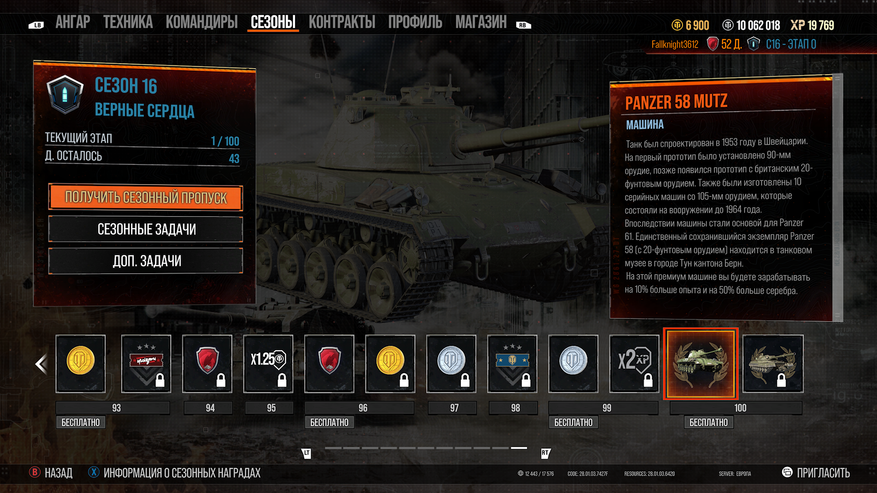Select the highlighted tank reward at stage 100

(x=700, y=364)
